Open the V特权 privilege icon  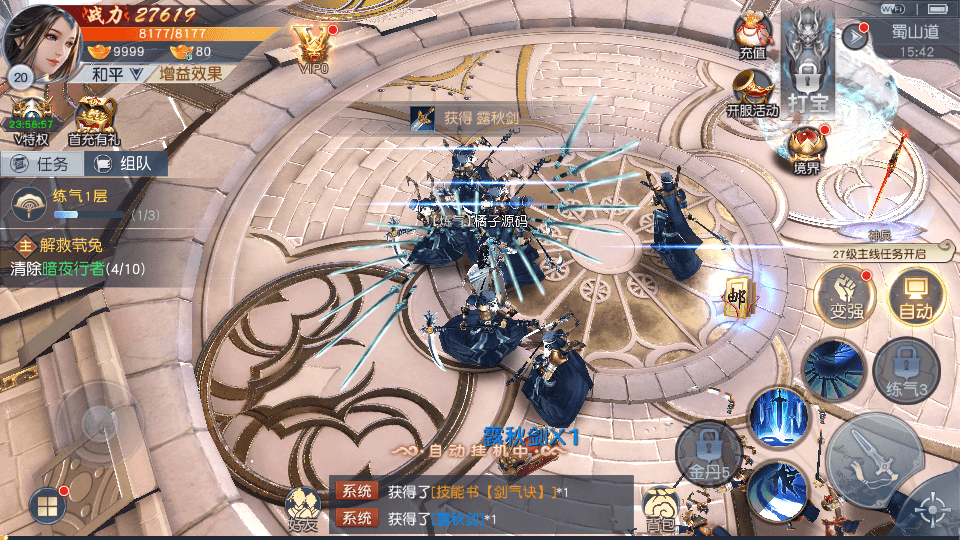pyautogui.click(x=30, y=121)
